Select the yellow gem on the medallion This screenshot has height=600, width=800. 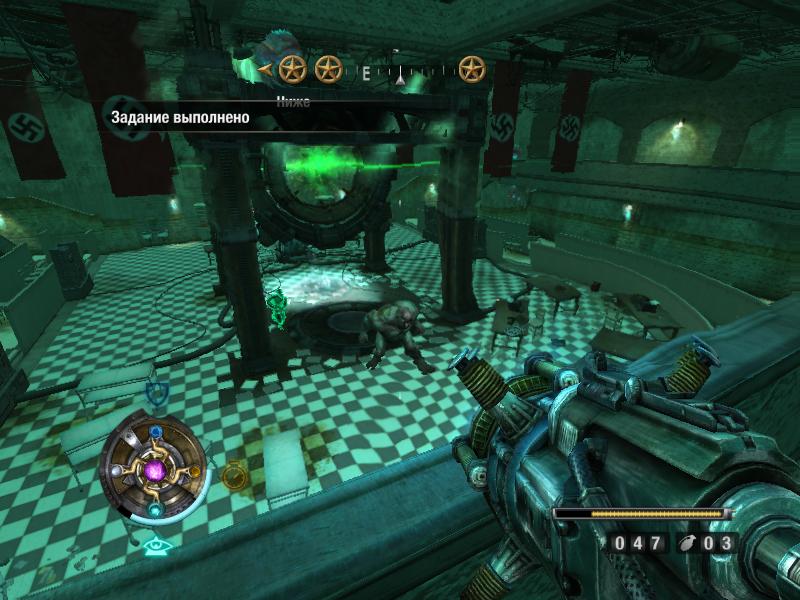click(x=194, y=471)
